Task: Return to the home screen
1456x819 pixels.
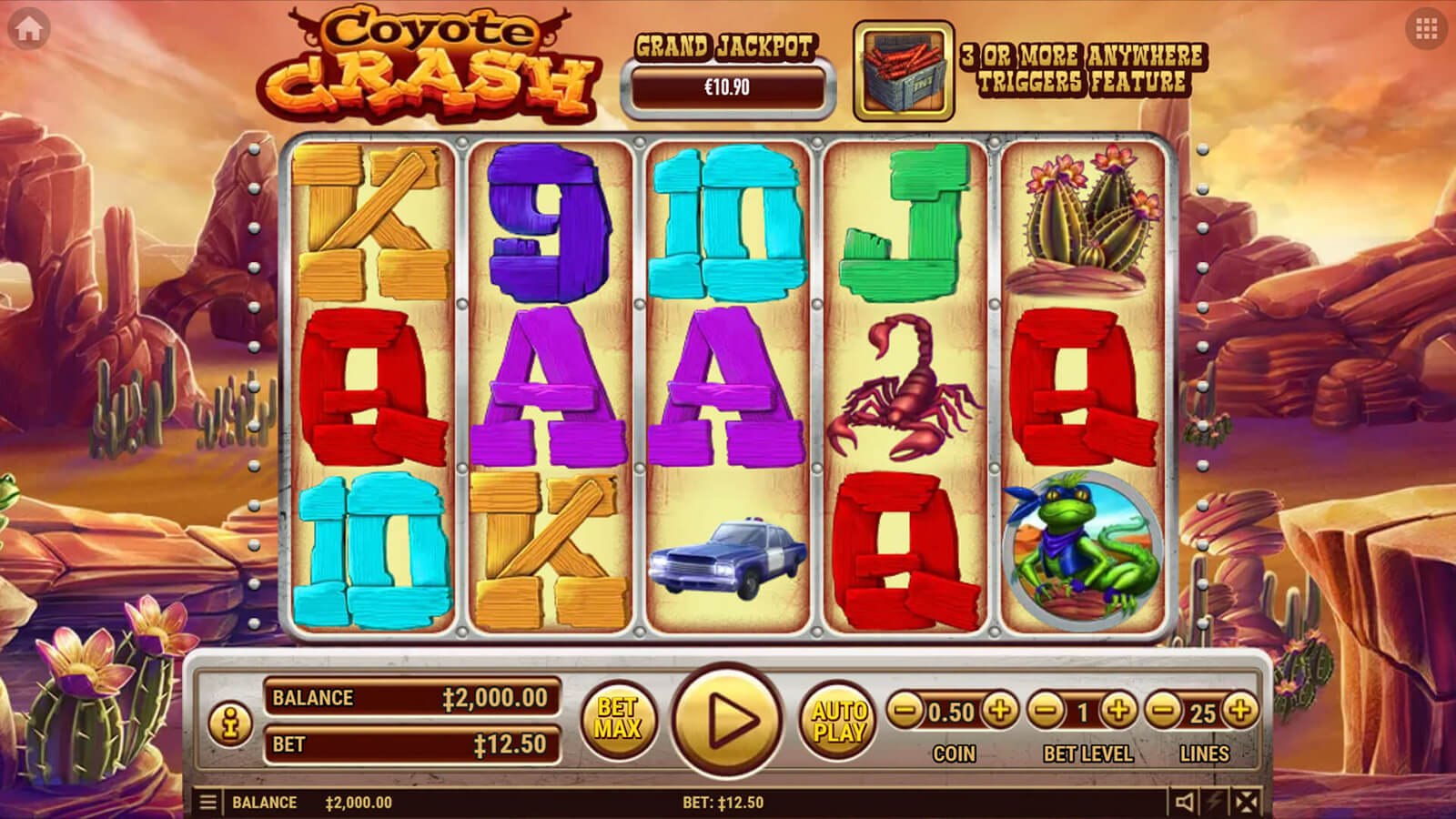Action: coord(28,29)
